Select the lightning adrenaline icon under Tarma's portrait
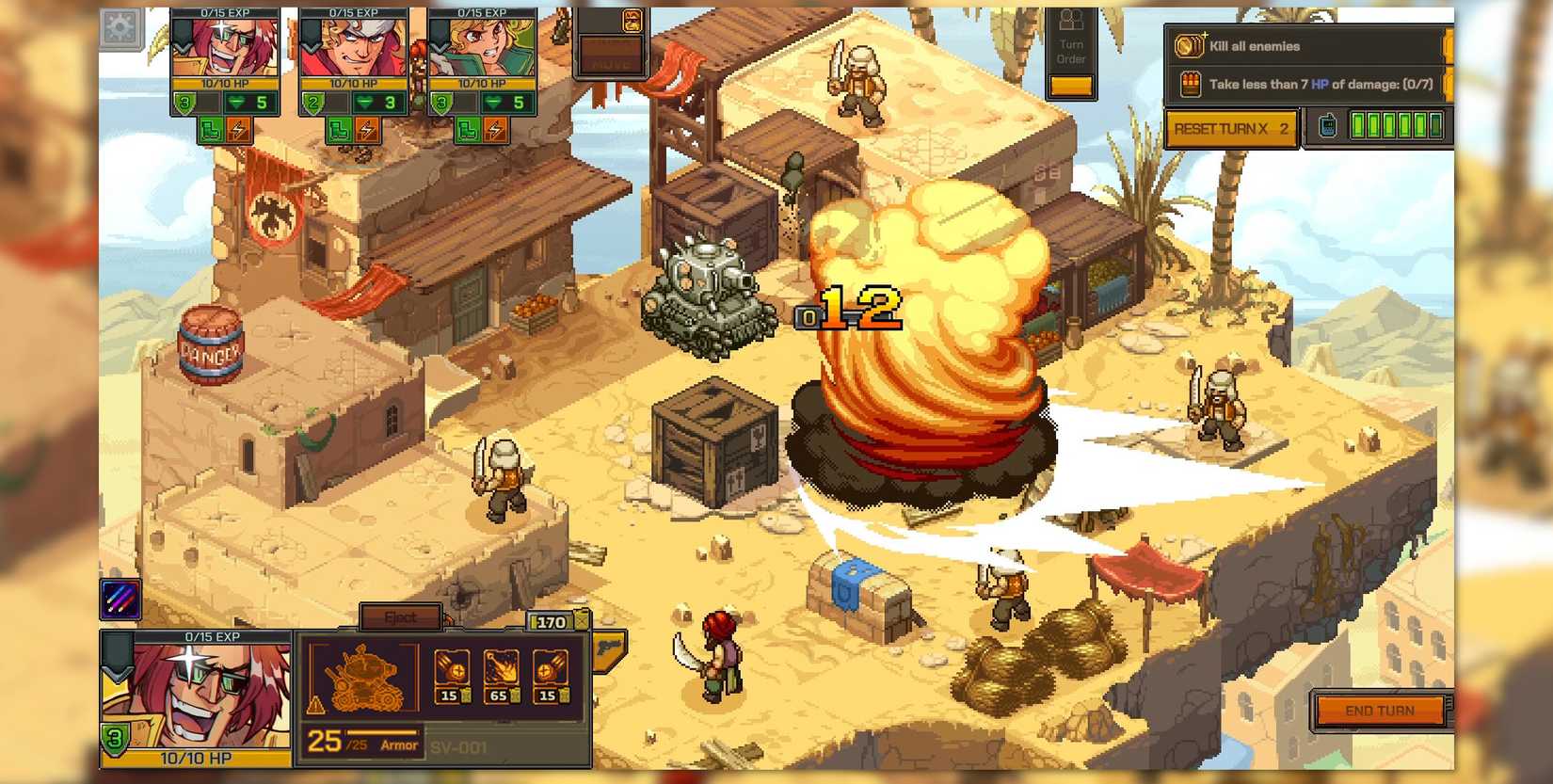1553x784 pixels. click(365, 131)
